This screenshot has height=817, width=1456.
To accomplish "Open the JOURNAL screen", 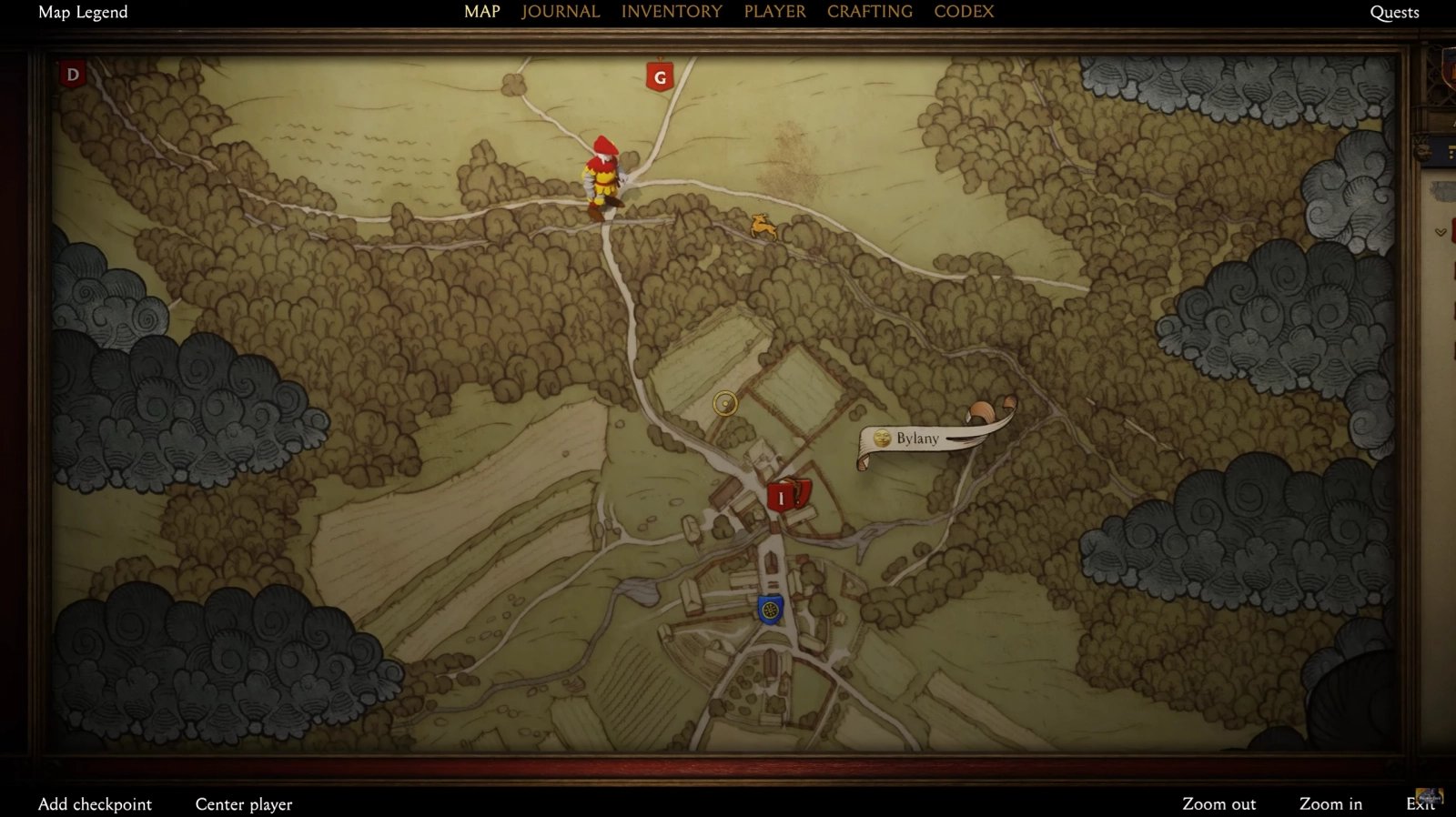I will tap(559, 12).
